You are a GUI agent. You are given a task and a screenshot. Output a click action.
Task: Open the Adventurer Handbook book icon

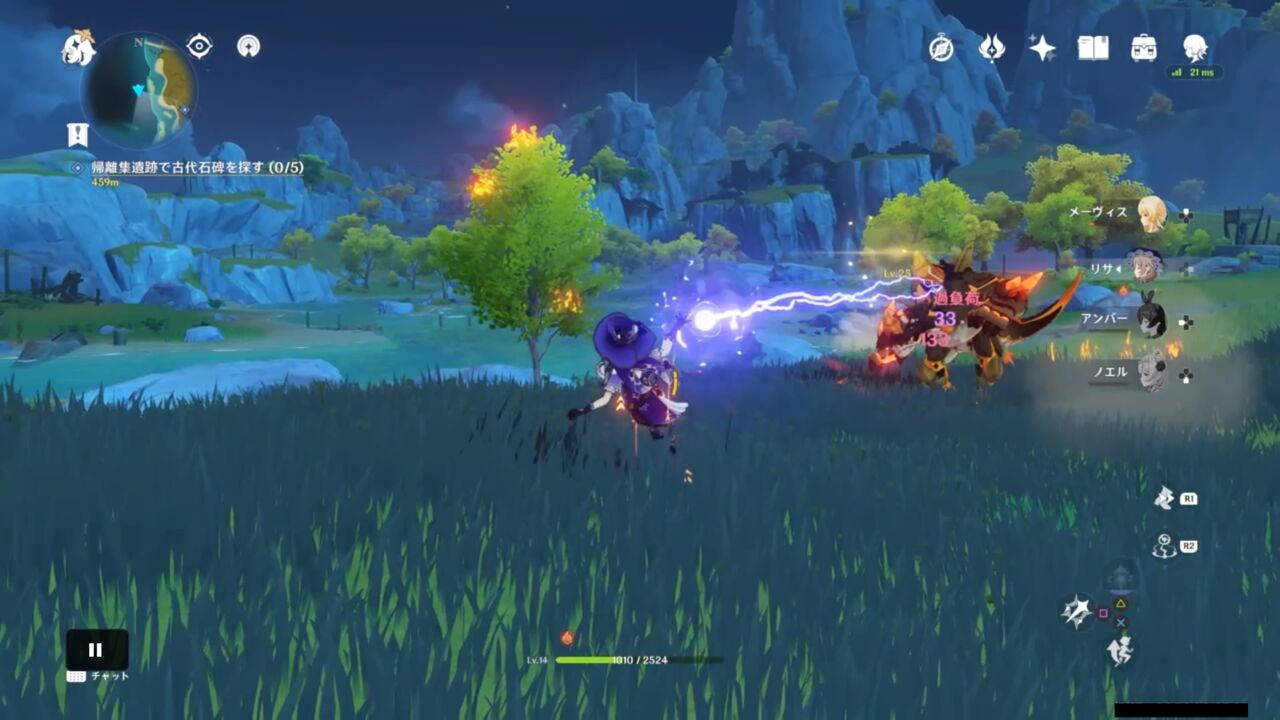click(1095, 48)
